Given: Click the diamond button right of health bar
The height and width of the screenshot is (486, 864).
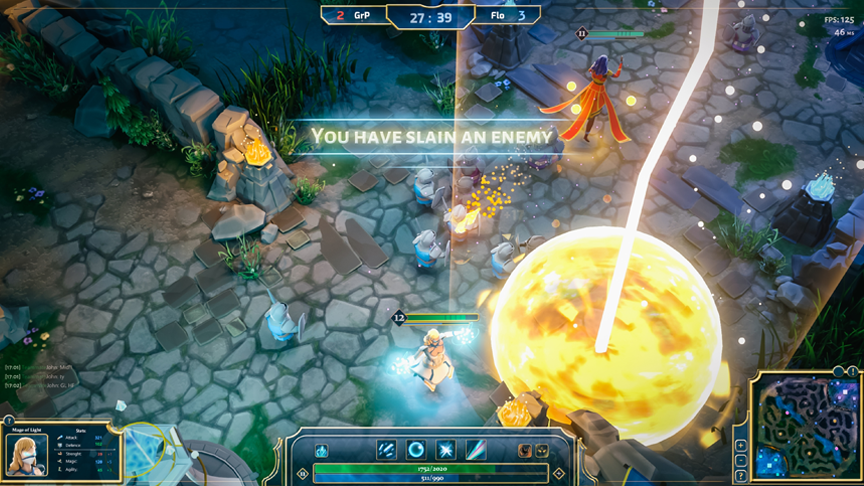Looking at the screenshot, I should pyautogui.click(x=559, y=474).
